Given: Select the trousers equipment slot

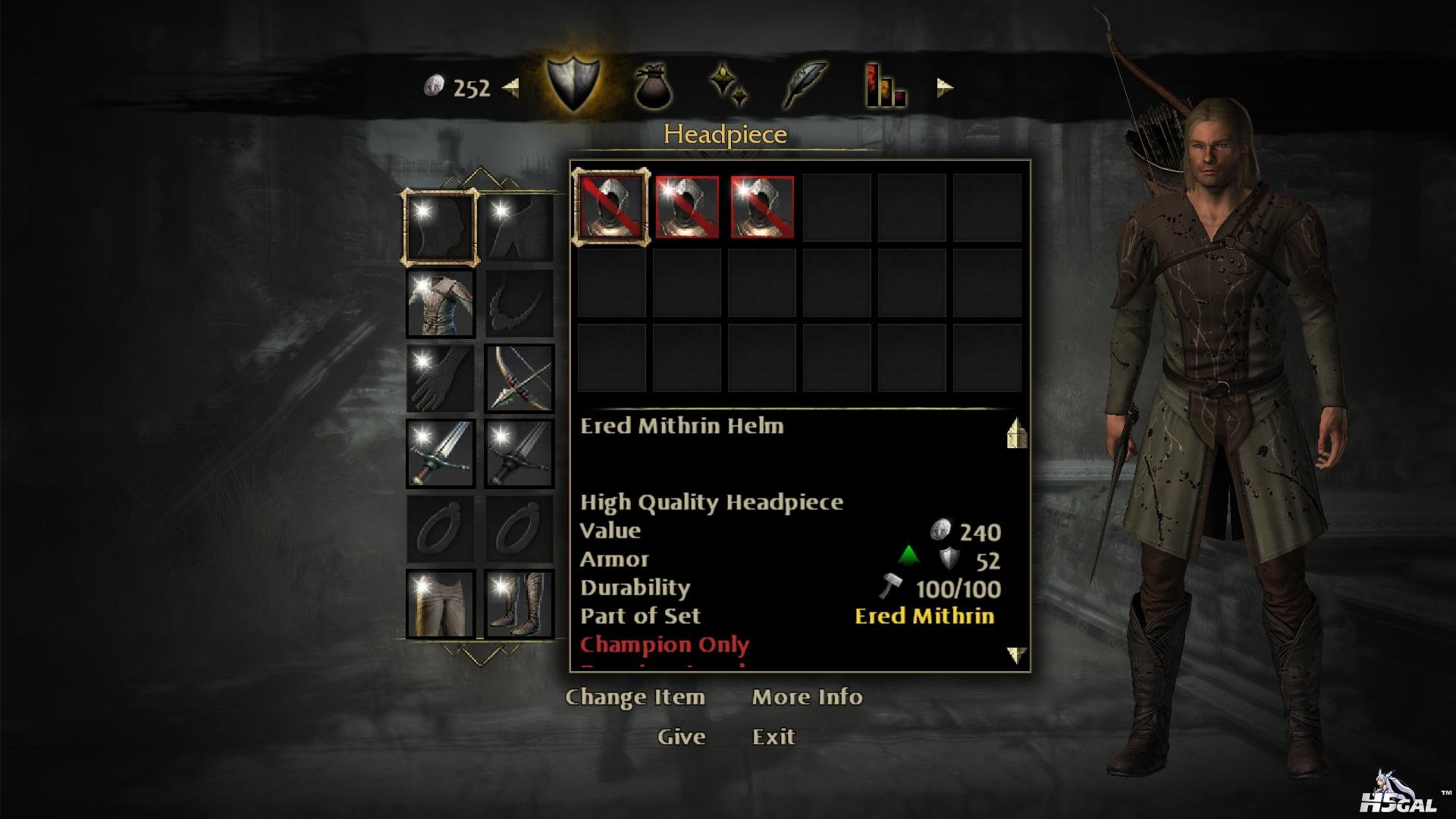Looking at the screenshot, I should coord(441,604).
